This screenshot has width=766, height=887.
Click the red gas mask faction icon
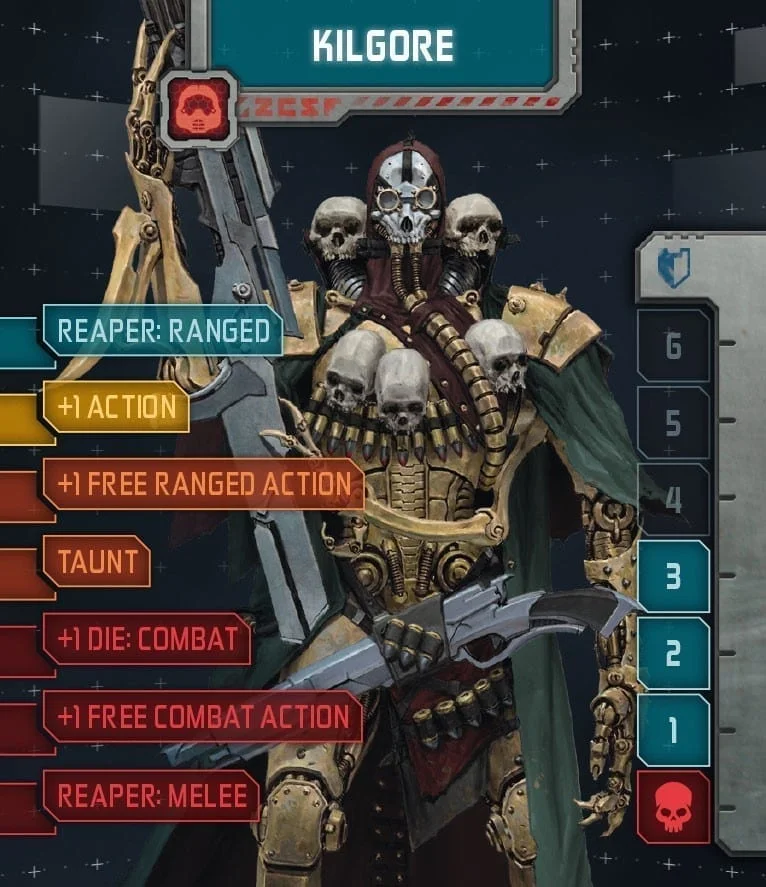[x=198, y=109]
